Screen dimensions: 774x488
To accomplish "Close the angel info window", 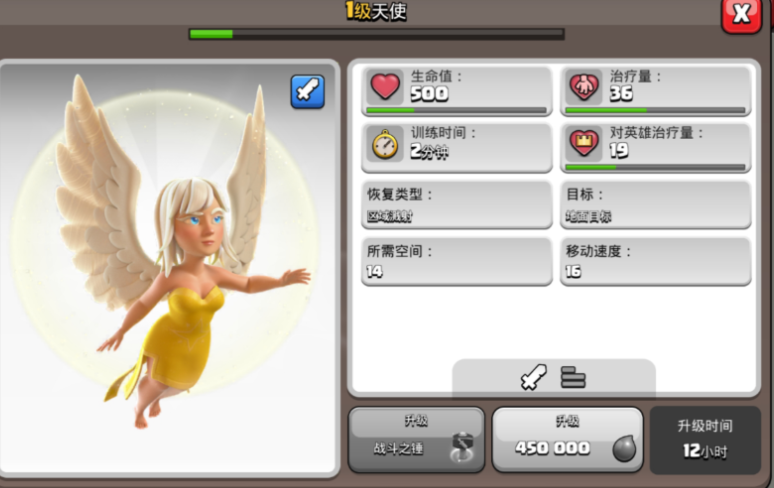I will coord(742,14).
